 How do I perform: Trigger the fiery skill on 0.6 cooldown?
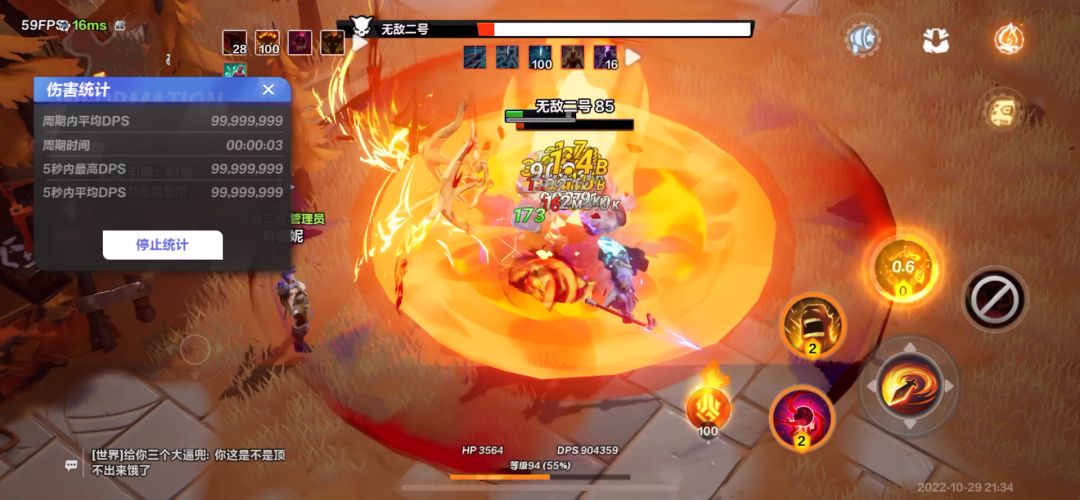tap(903, 268)
